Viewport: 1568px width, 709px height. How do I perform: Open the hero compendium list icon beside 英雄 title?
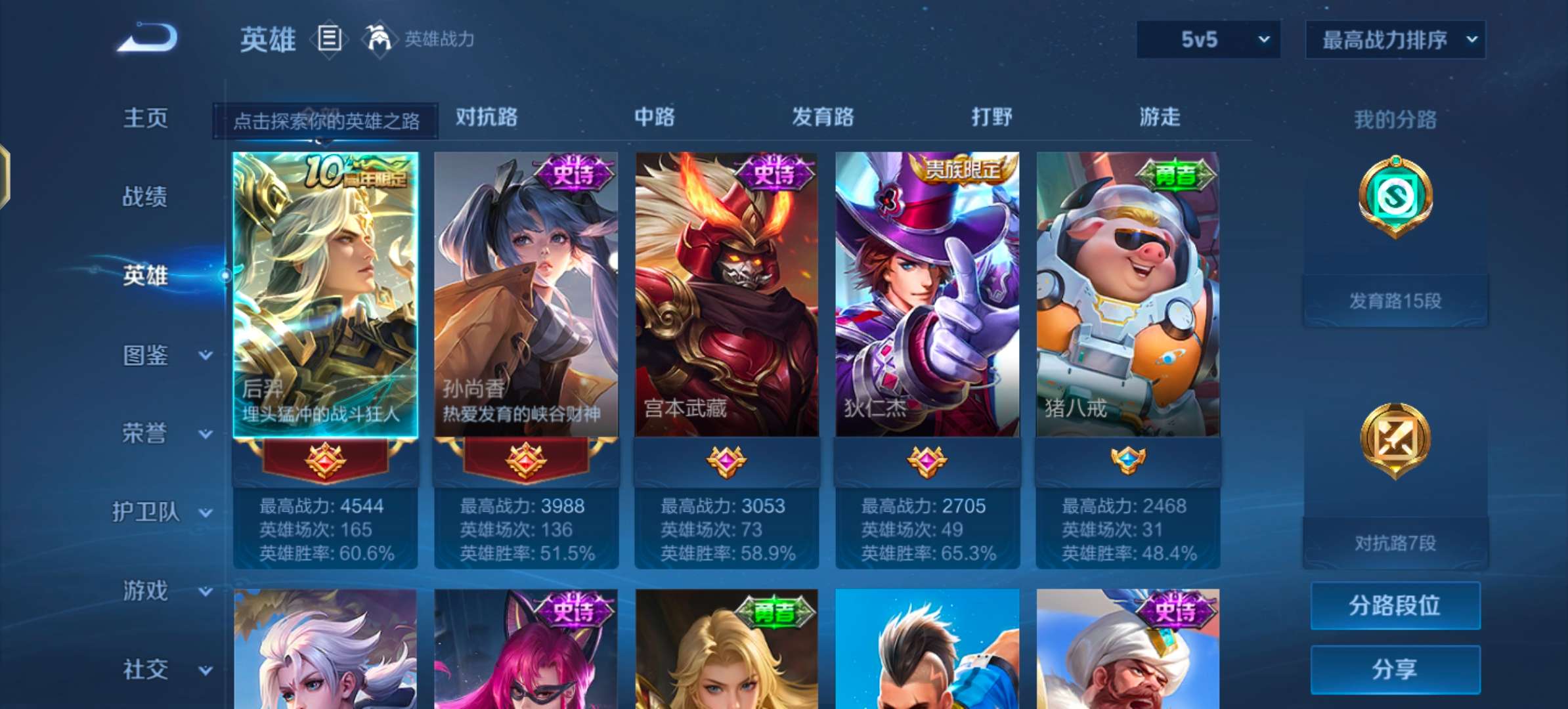pyautogui.click(x=330, y=39)
